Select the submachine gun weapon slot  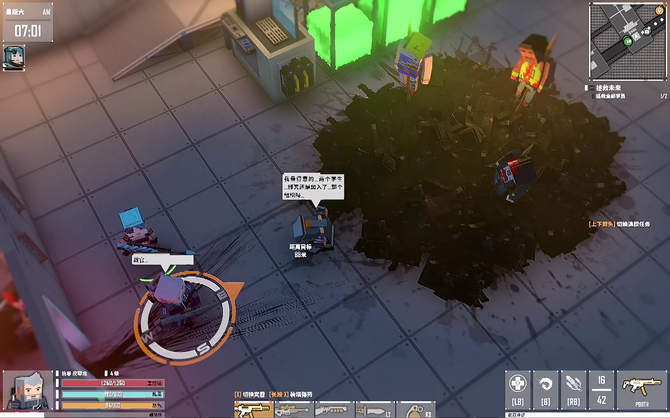pos(253,409)
